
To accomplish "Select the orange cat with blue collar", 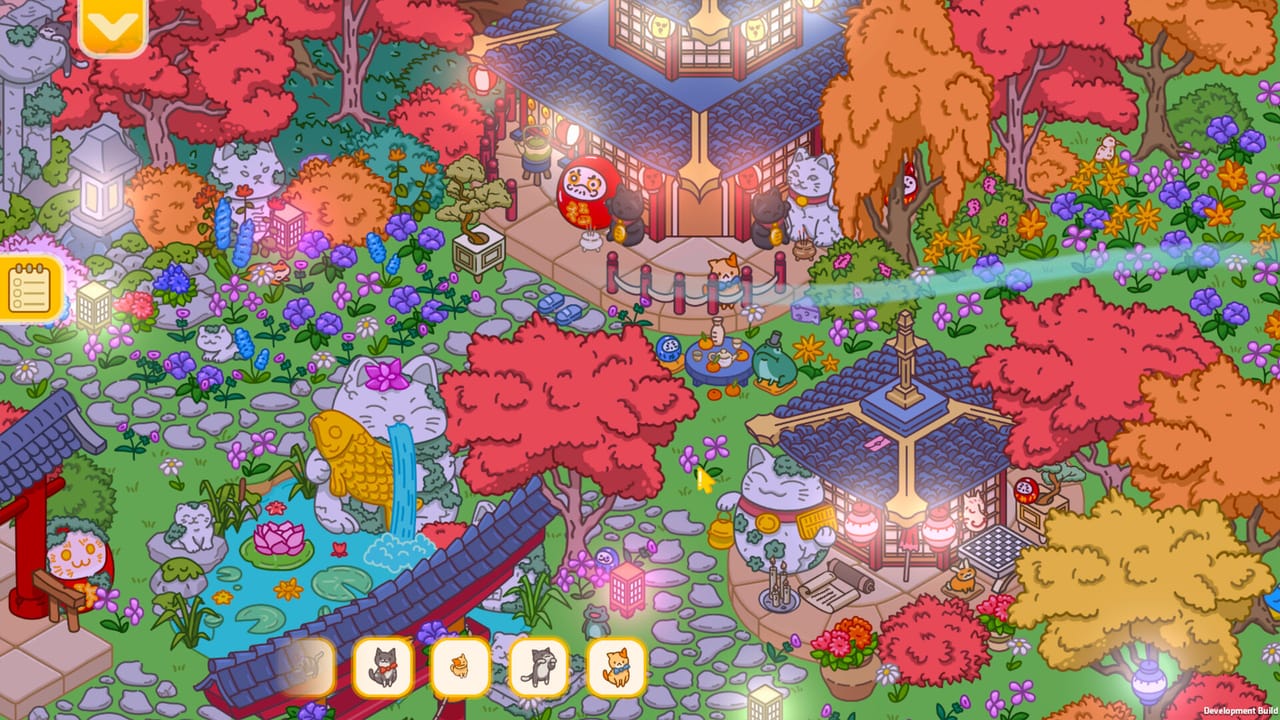I will click(616, 665).
